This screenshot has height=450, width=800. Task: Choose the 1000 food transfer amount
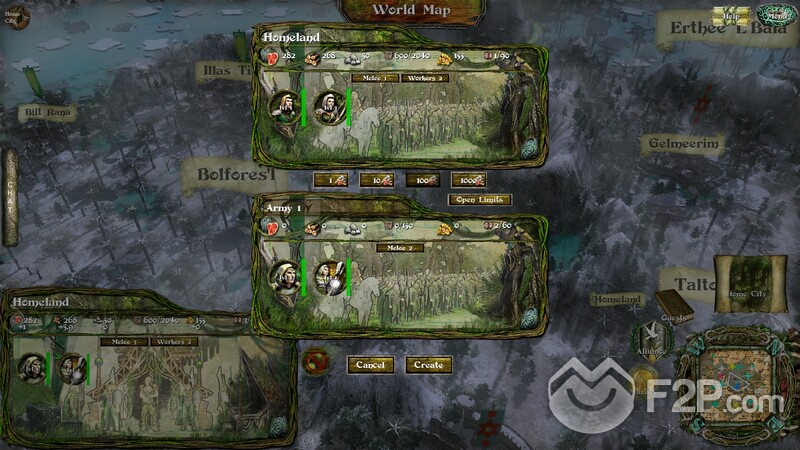click(468, 180)
